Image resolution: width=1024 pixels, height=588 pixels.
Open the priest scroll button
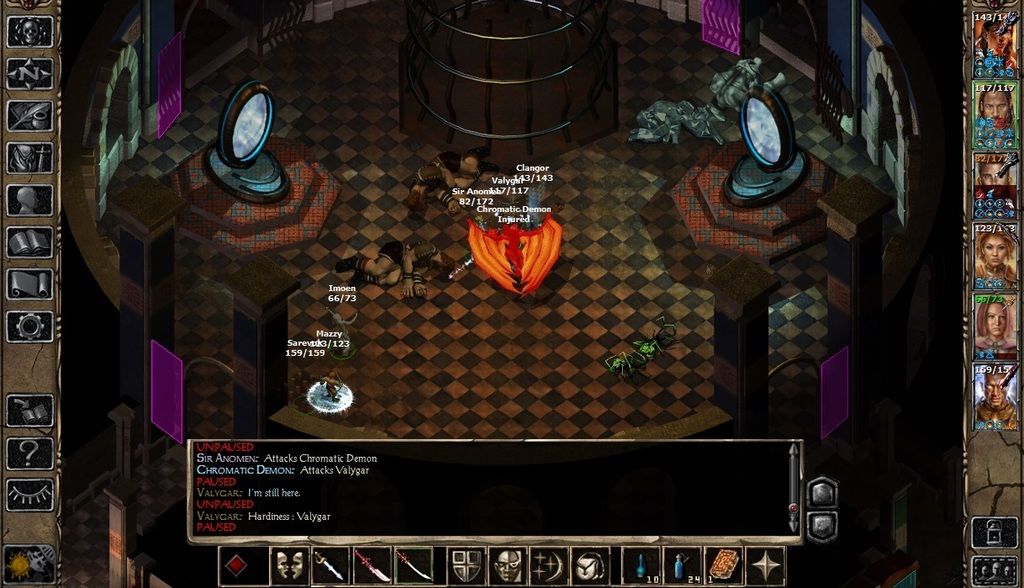pos(30,284)
